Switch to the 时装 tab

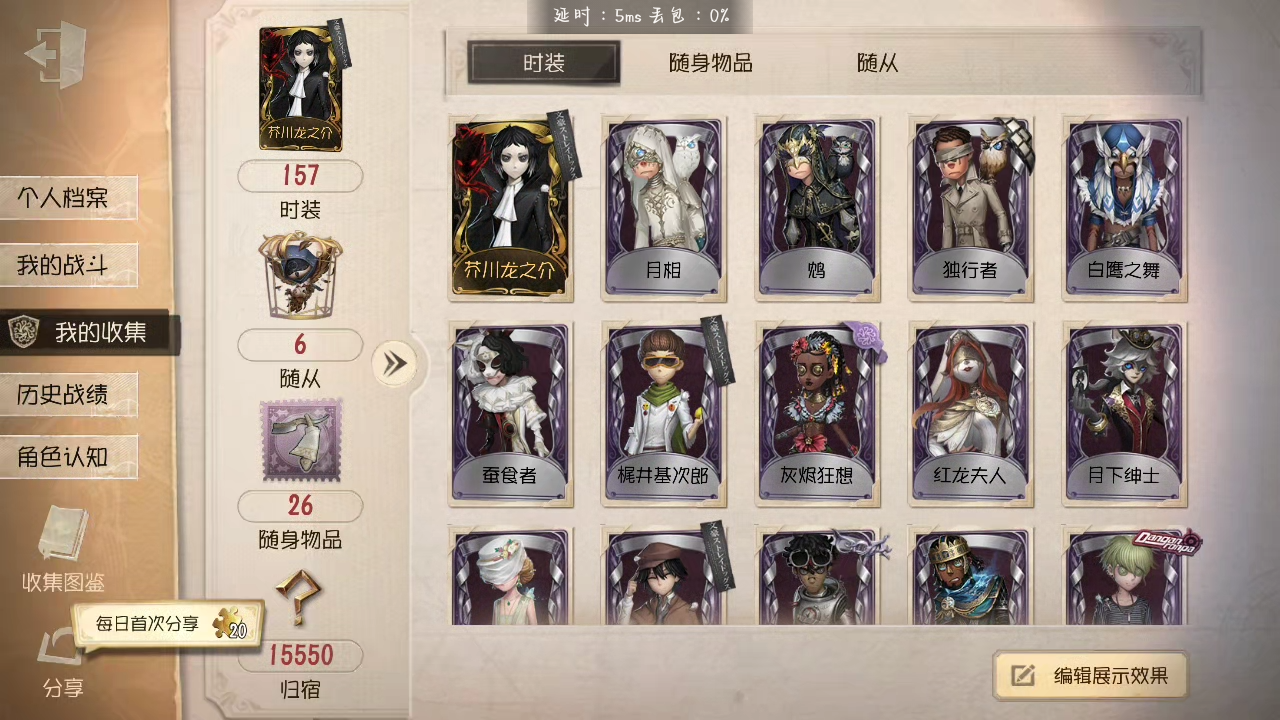pyautogui.click(x=544, y=63)
